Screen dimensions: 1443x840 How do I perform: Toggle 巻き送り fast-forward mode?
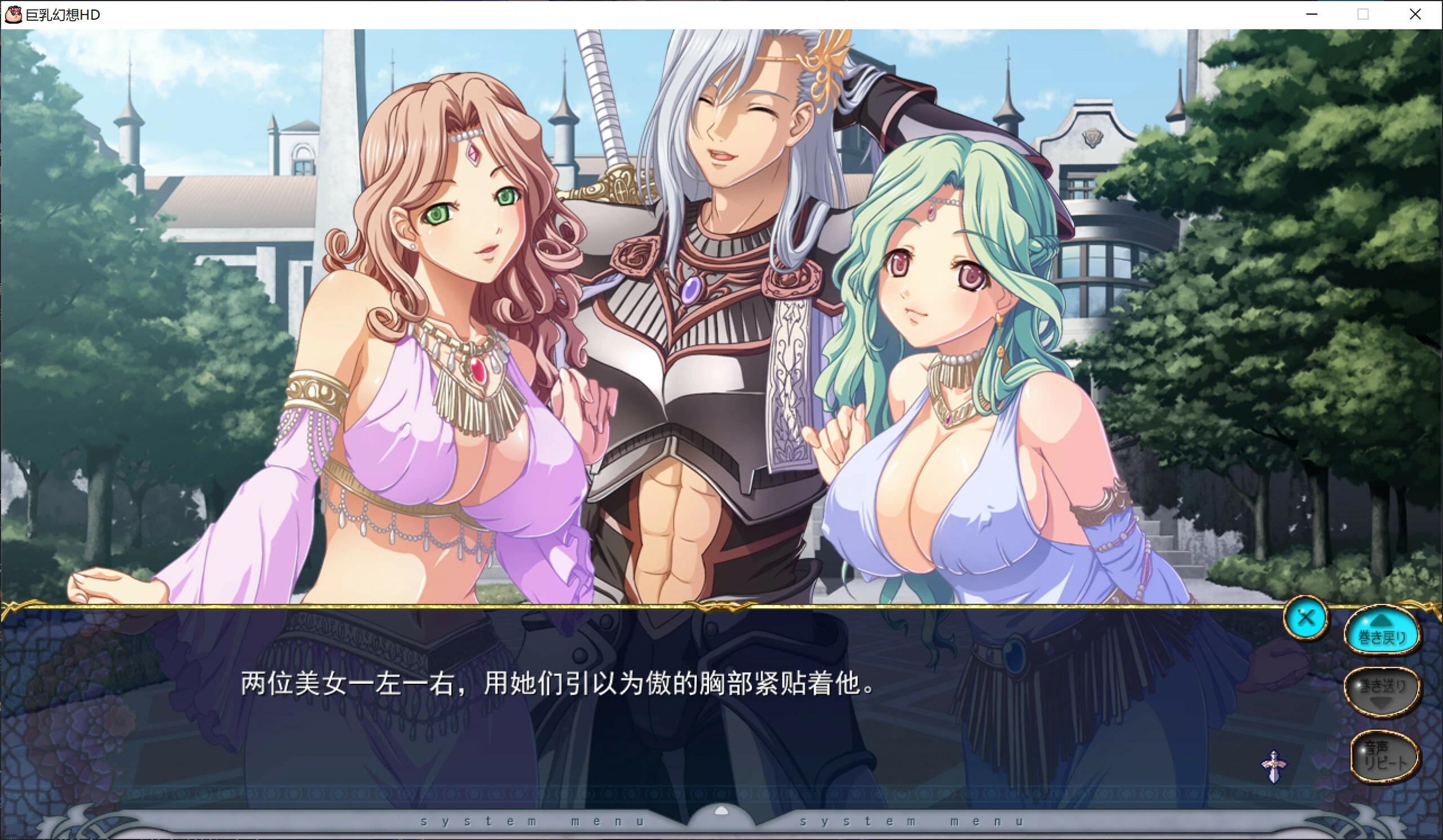1382,690
